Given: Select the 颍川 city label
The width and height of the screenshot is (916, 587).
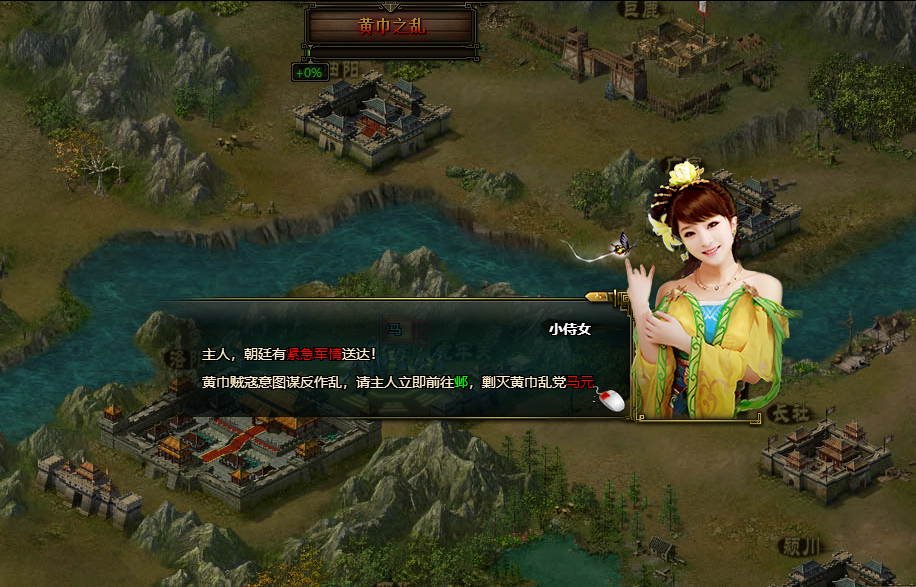Looking at the screenshot, I should [x=801, y=546].
